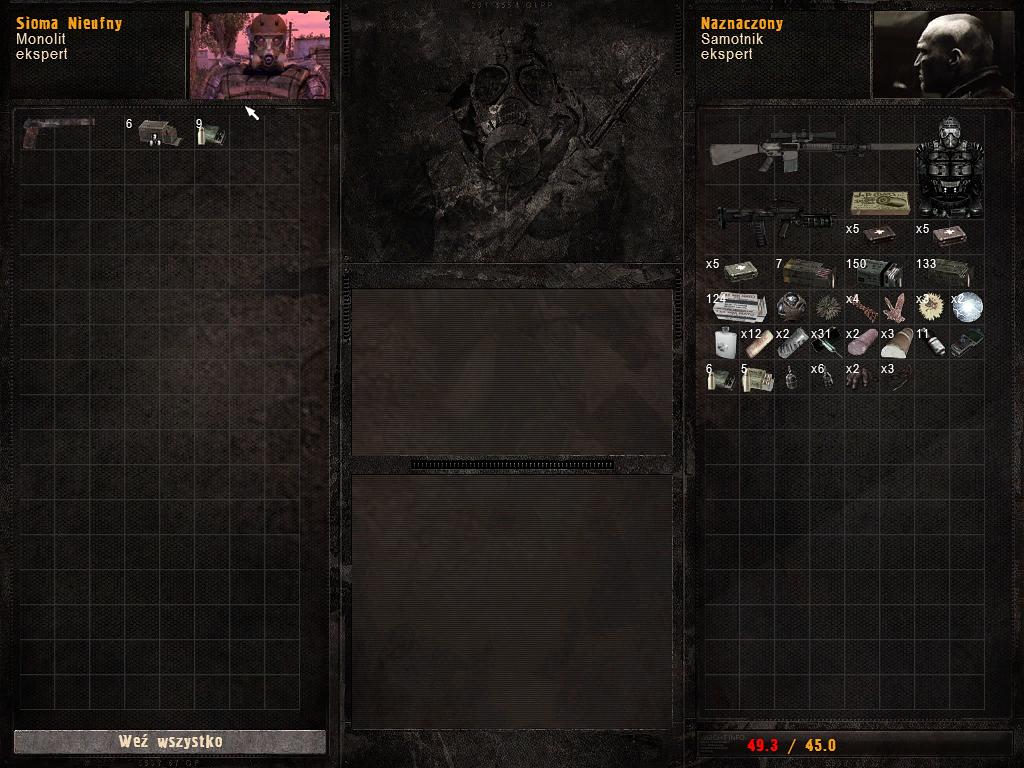Click the 'Weź wszystko' take-all button
1024x768 pixels.
(169, 741)
